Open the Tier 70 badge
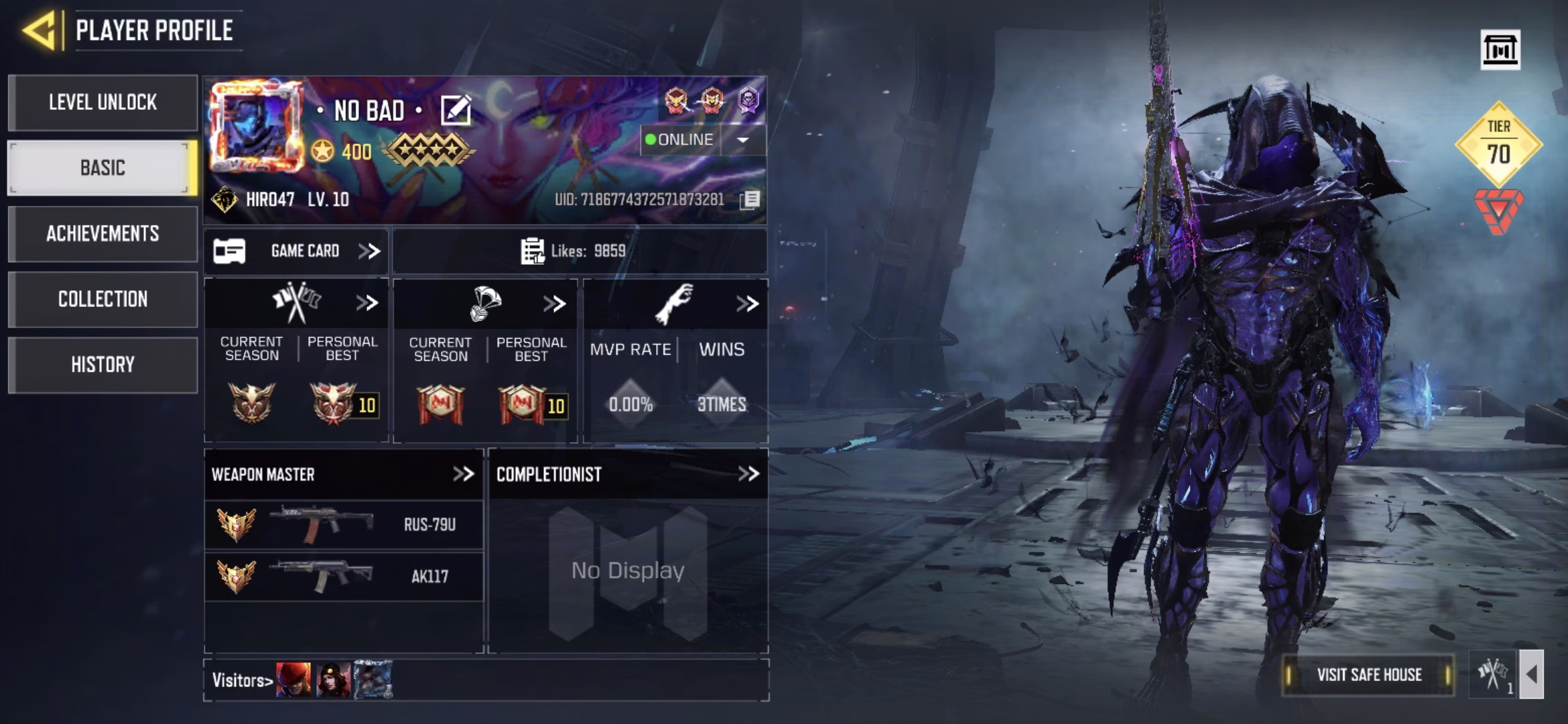The width and height of the screenshot is (1568, 724). (x=1498, y=143)
